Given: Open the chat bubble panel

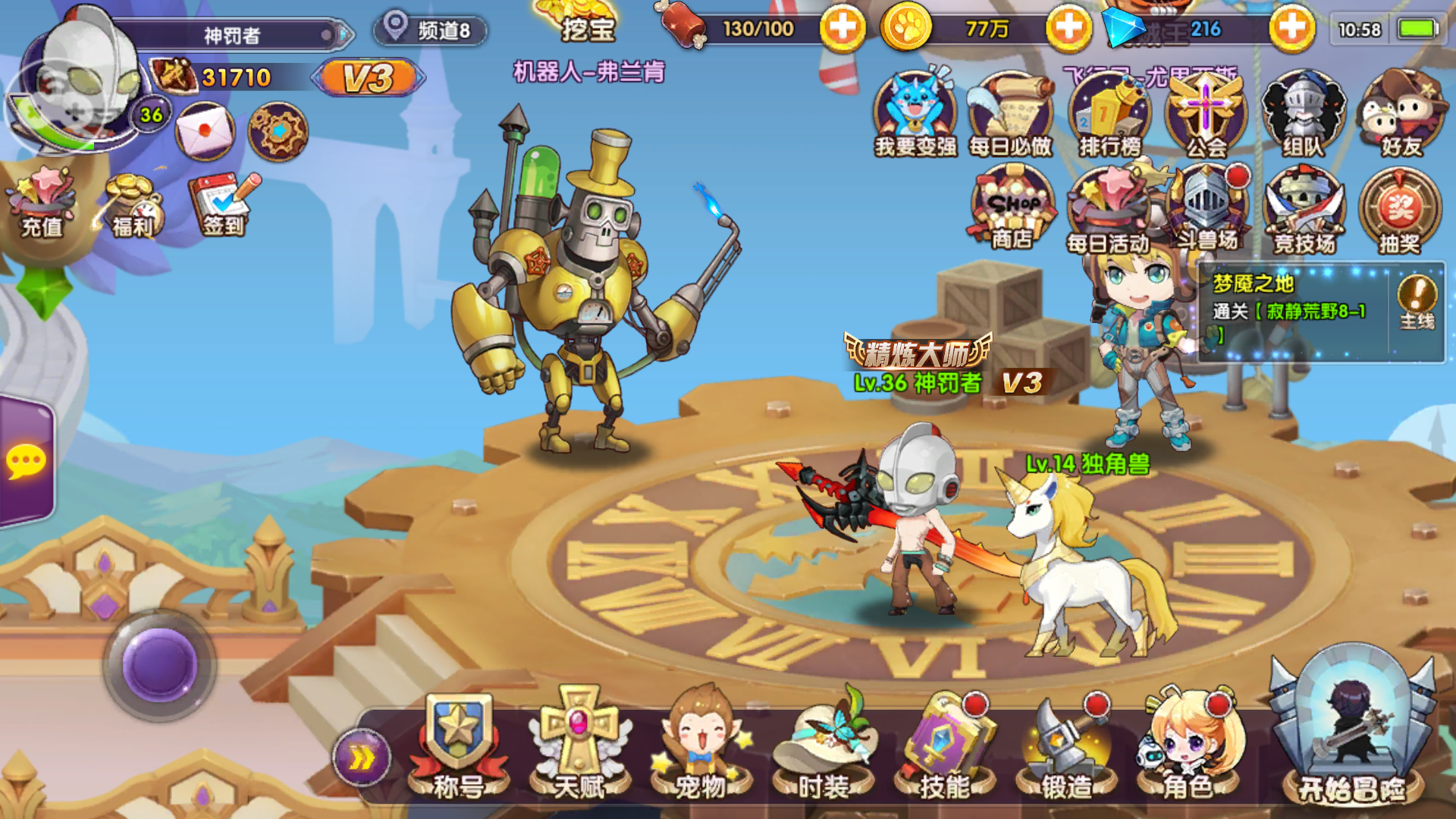Looking at the screenshot, I should tap(25, 461).
